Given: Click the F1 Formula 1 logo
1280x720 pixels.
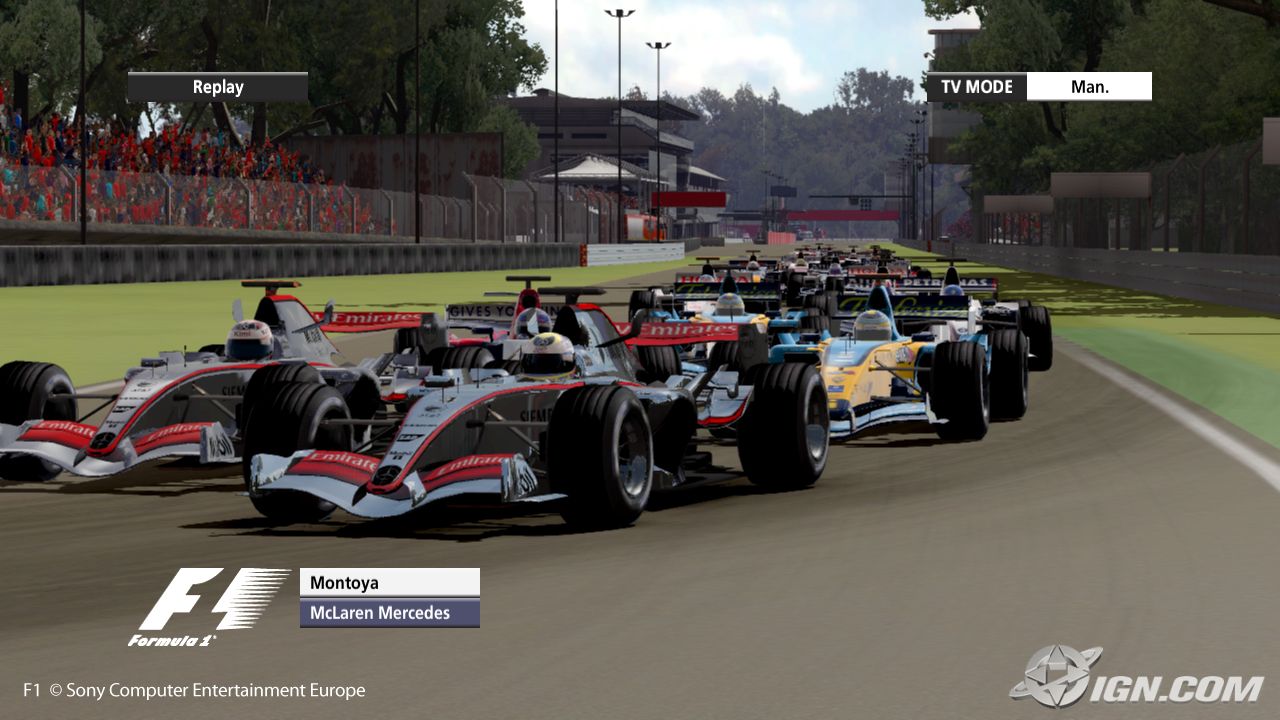Looking at the screenshot, I should click(210, 603).
